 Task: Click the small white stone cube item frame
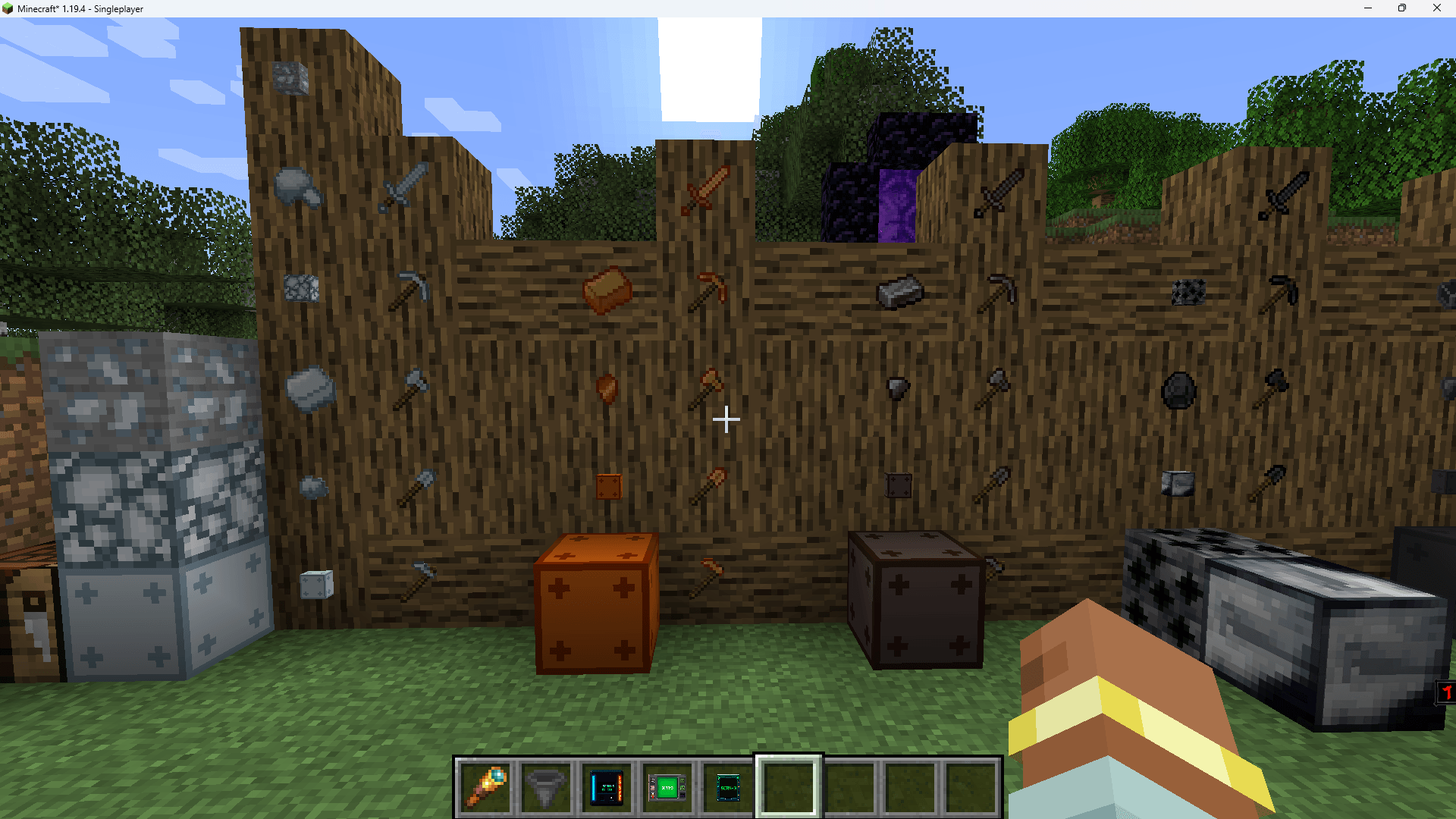tap(317, 584)
